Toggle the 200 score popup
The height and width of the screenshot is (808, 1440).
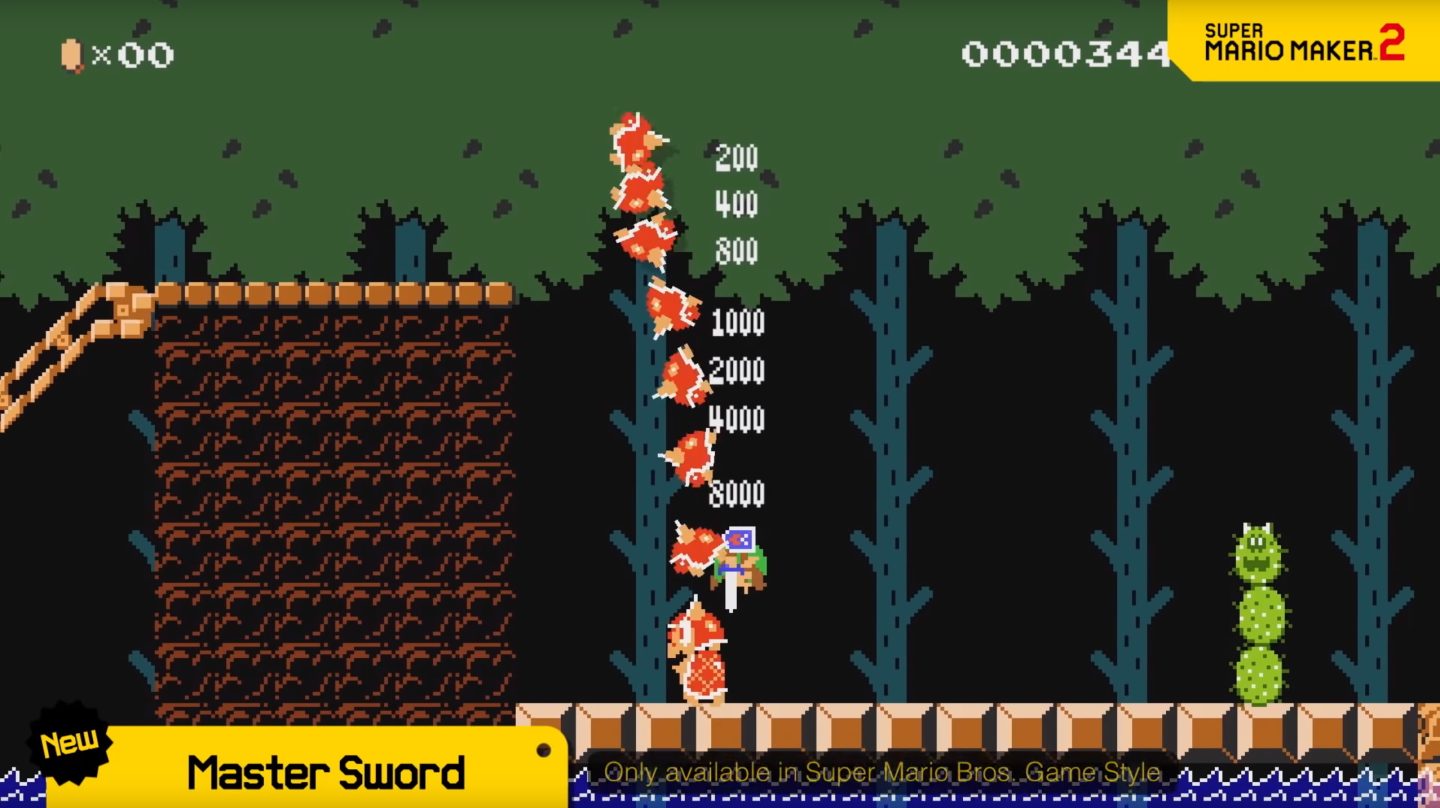[735, 158]
